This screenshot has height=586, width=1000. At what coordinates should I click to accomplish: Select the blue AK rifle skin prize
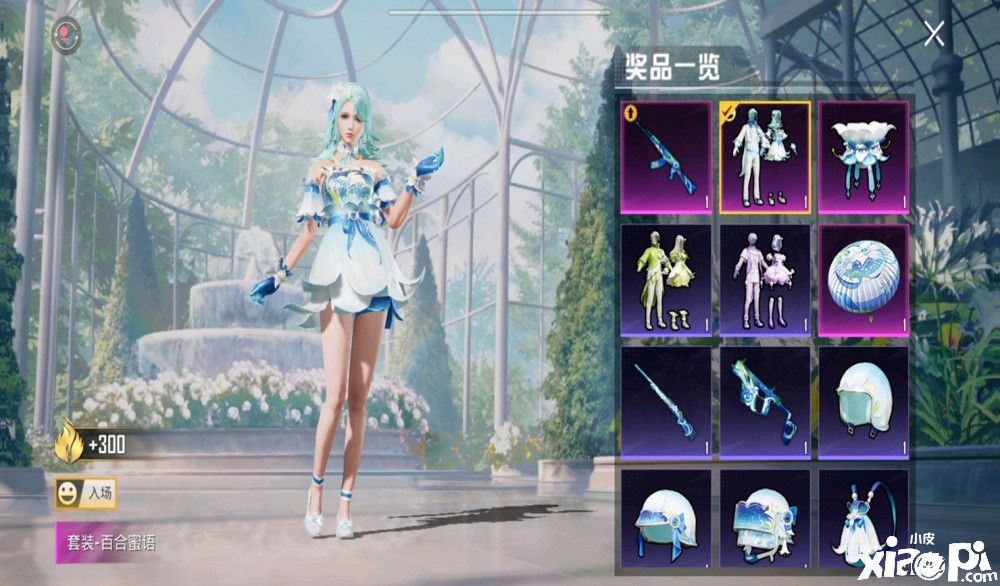pyautogui.click(x=666, y=156)
